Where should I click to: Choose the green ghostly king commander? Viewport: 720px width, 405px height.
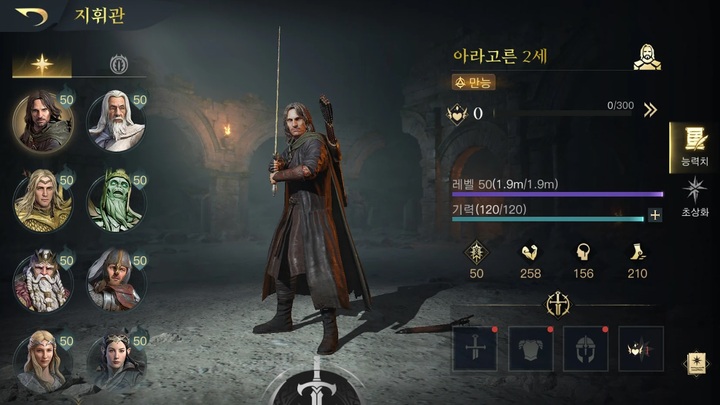point(116,200)
